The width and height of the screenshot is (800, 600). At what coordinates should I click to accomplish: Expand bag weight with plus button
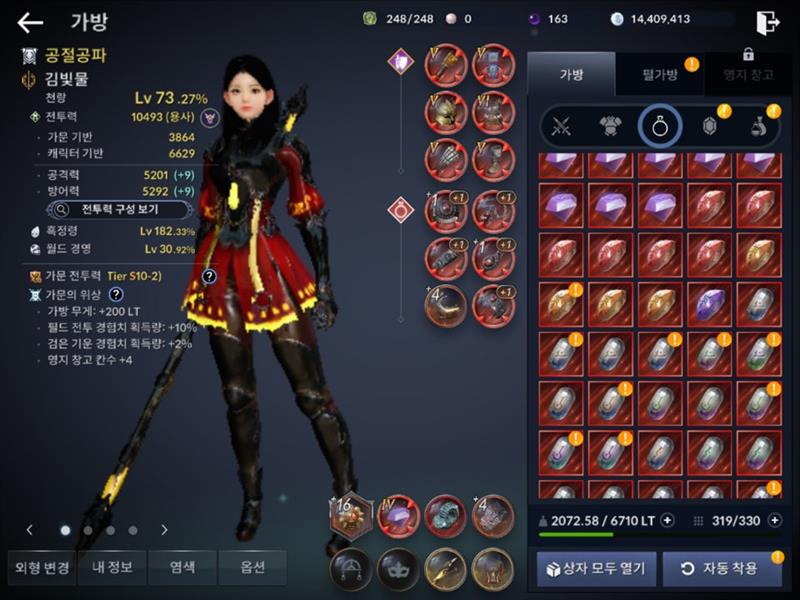click(667, 520)
